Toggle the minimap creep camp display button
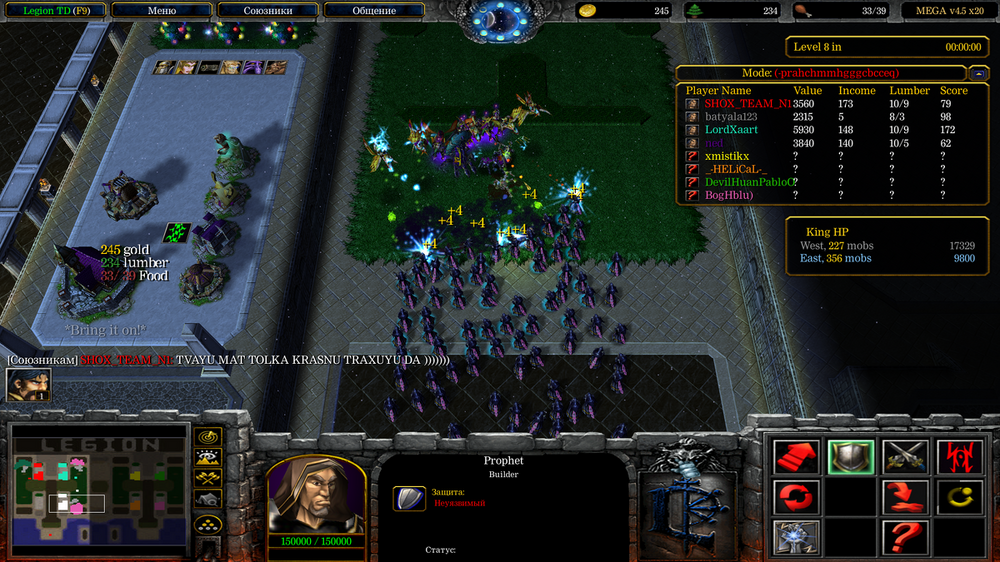Screen dimensions: 1000x562 pyautogui.click(x=207, y=500)
